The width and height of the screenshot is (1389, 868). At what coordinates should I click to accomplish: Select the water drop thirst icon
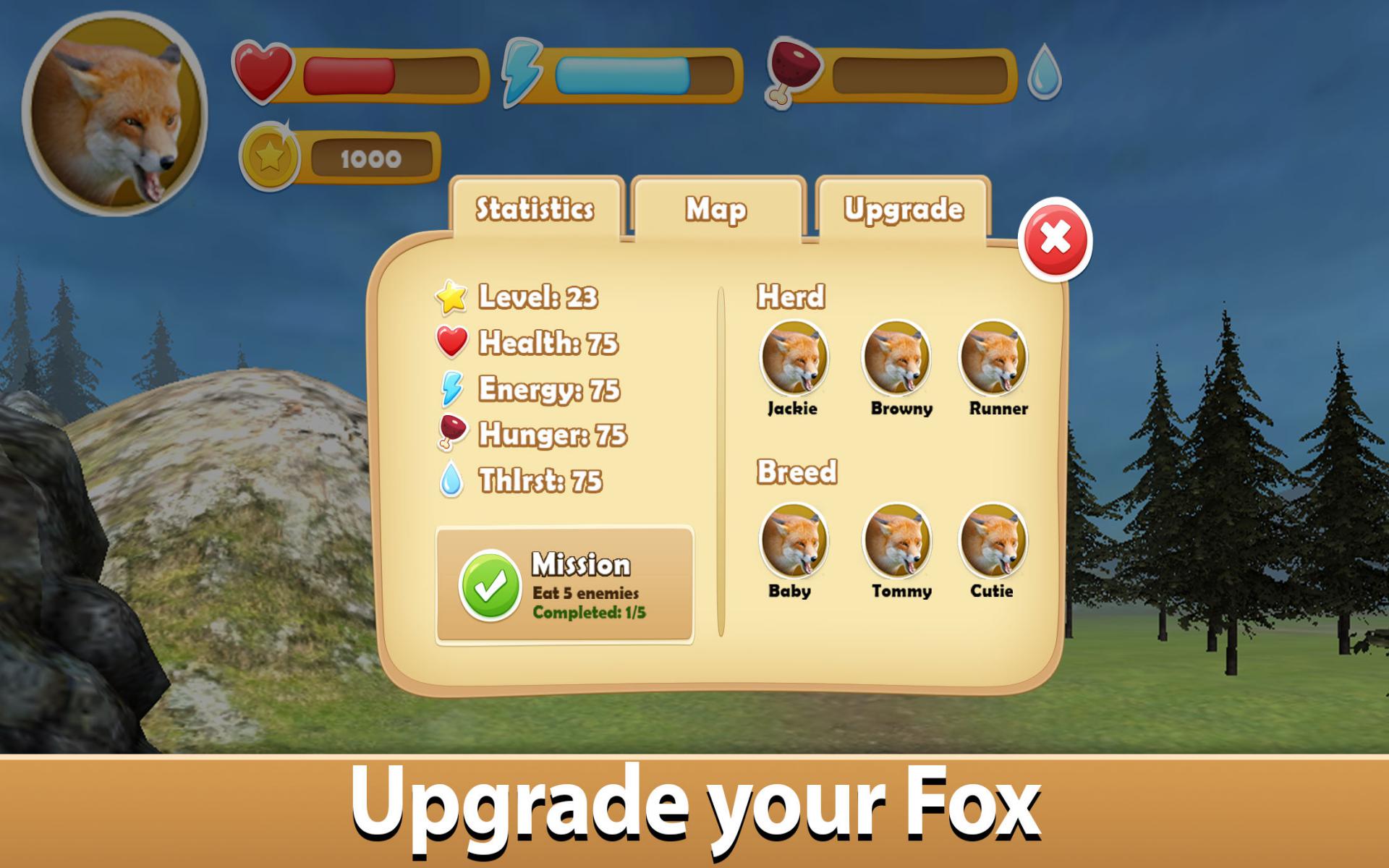(x=1044, y=72)
